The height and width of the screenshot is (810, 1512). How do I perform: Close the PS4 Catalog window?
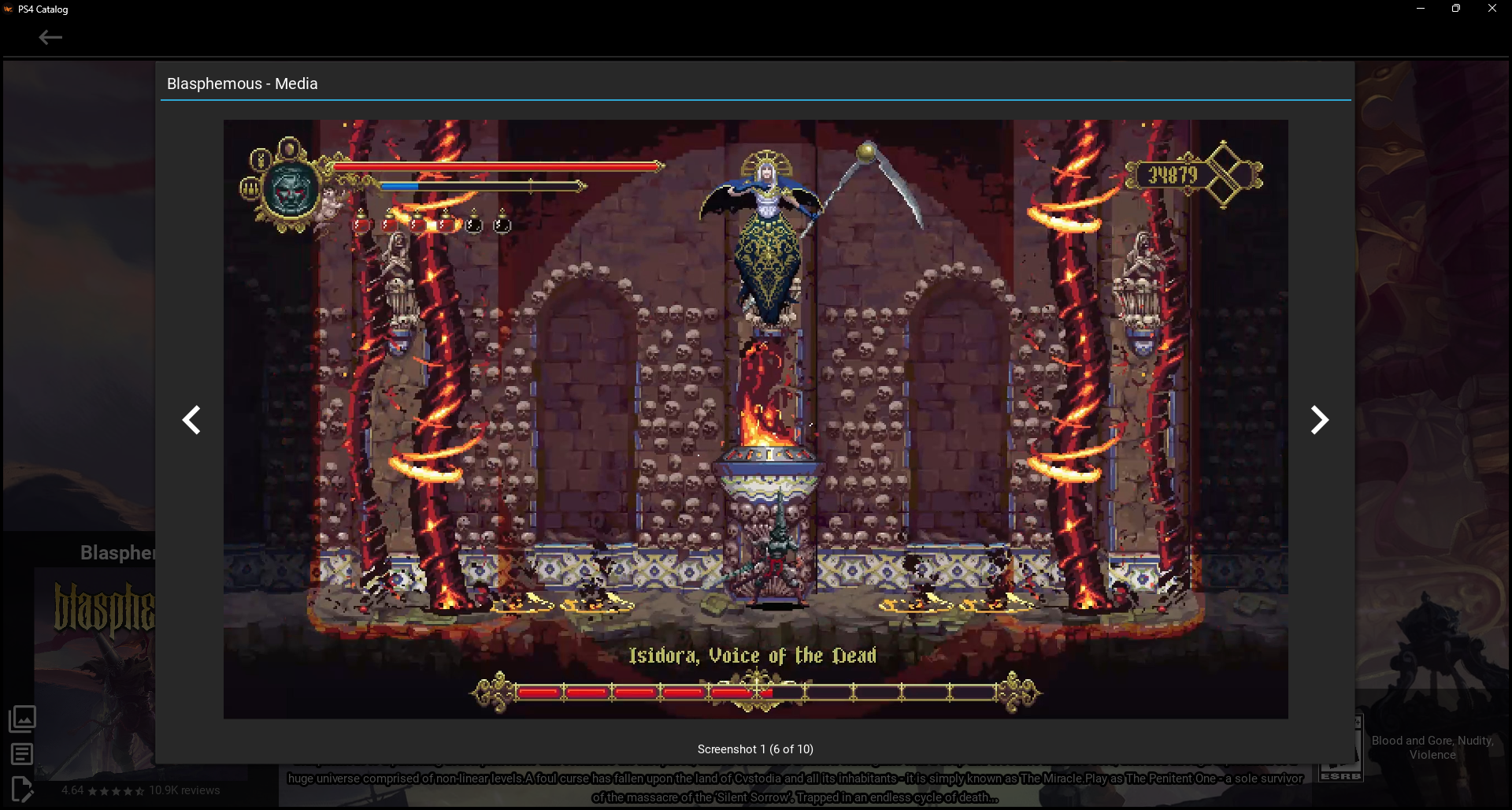click(1492, 9)
